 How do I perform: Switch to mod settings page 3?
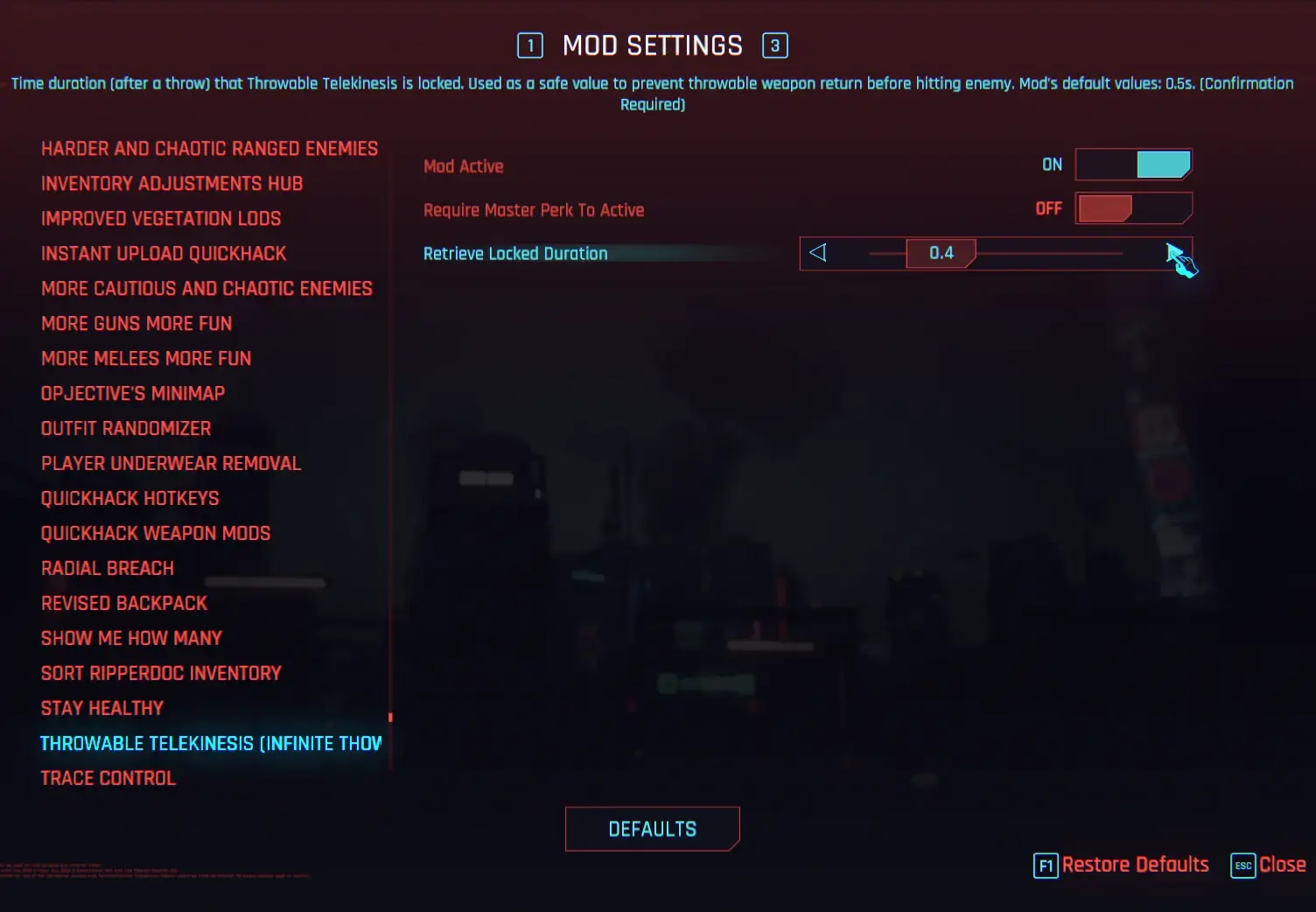[775, 45]
